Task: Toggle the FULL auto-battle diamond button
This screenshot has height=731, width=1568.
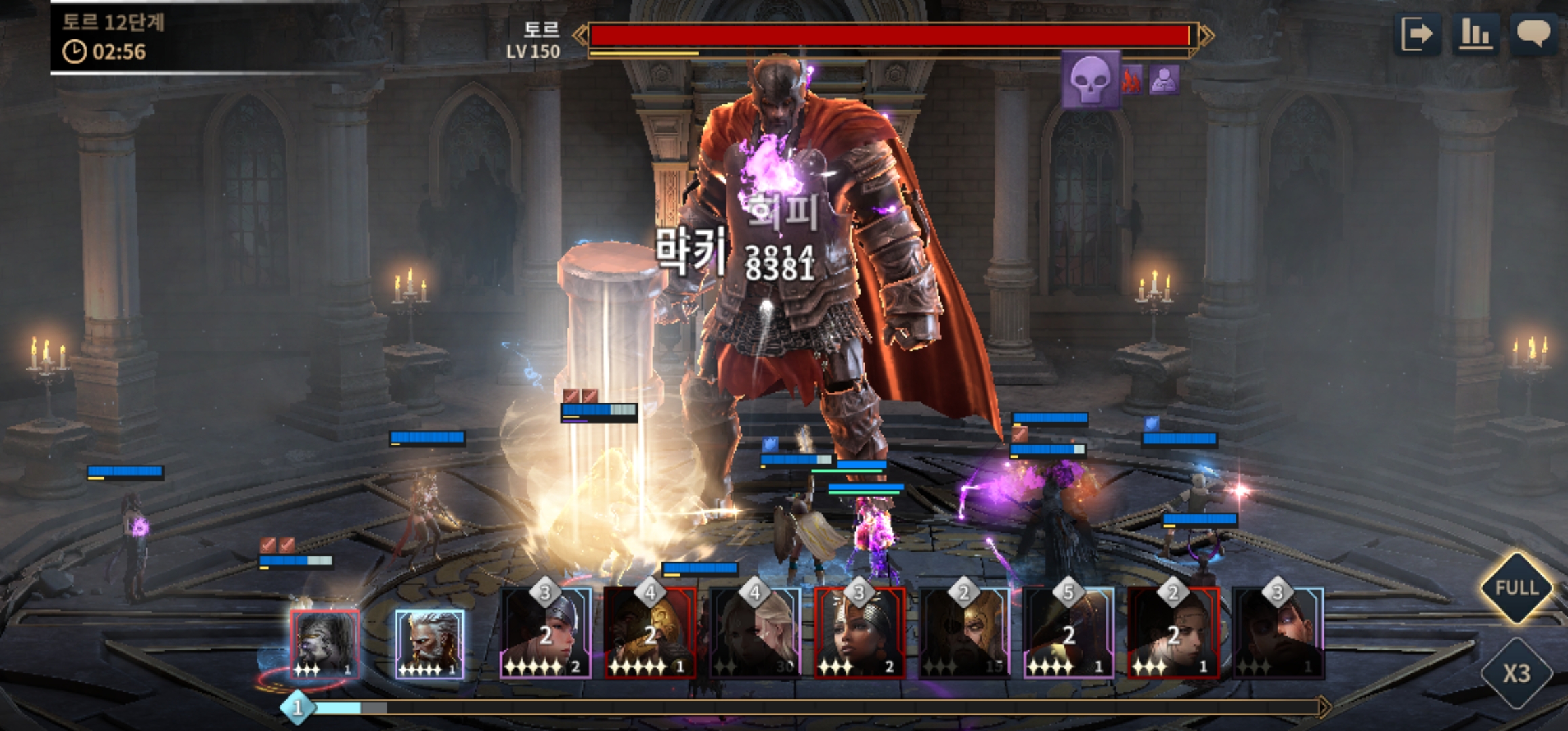Action: pyautogui.click(x=1517, y=588)
